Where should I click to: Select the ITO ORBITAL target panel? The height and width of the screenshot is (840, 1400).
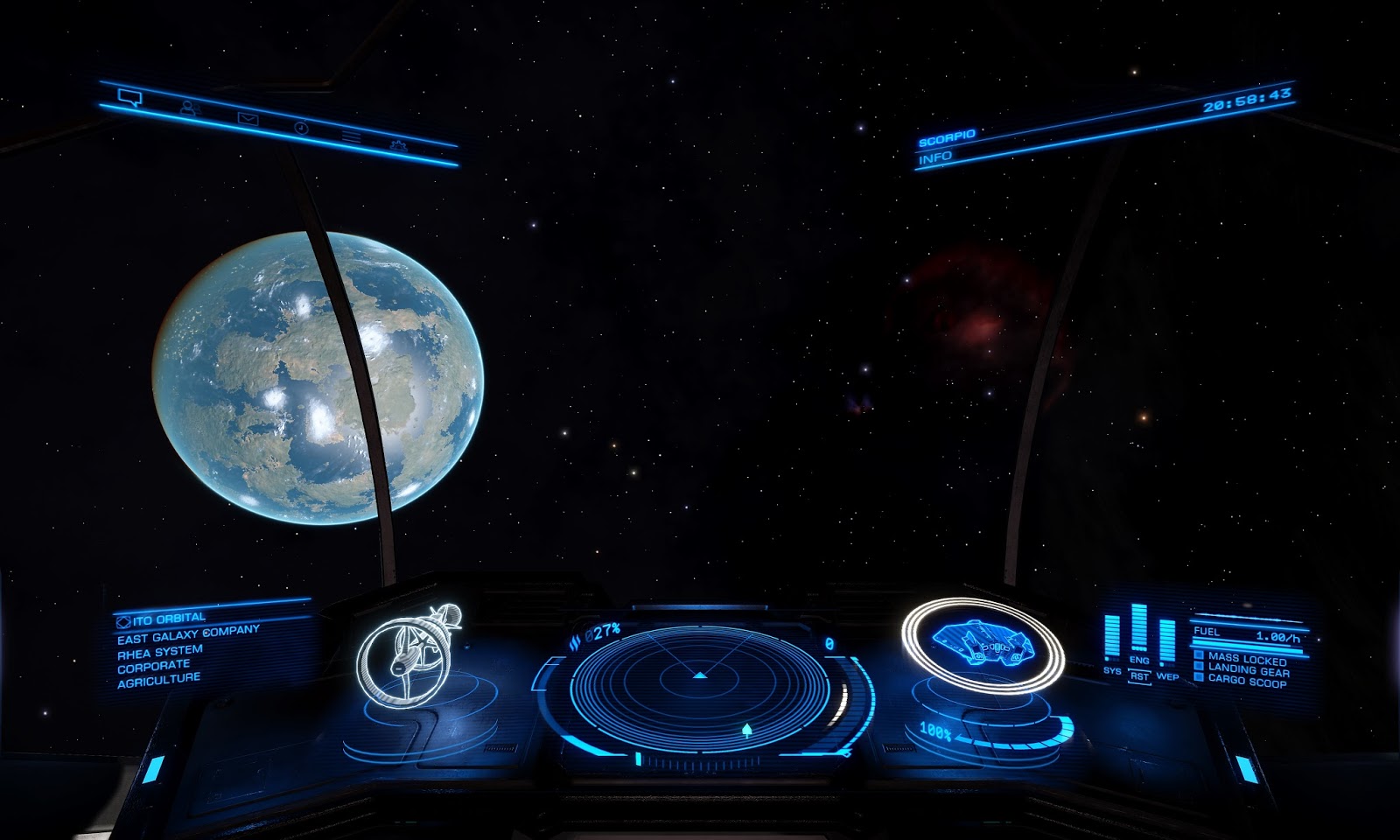tap(168, 619)
